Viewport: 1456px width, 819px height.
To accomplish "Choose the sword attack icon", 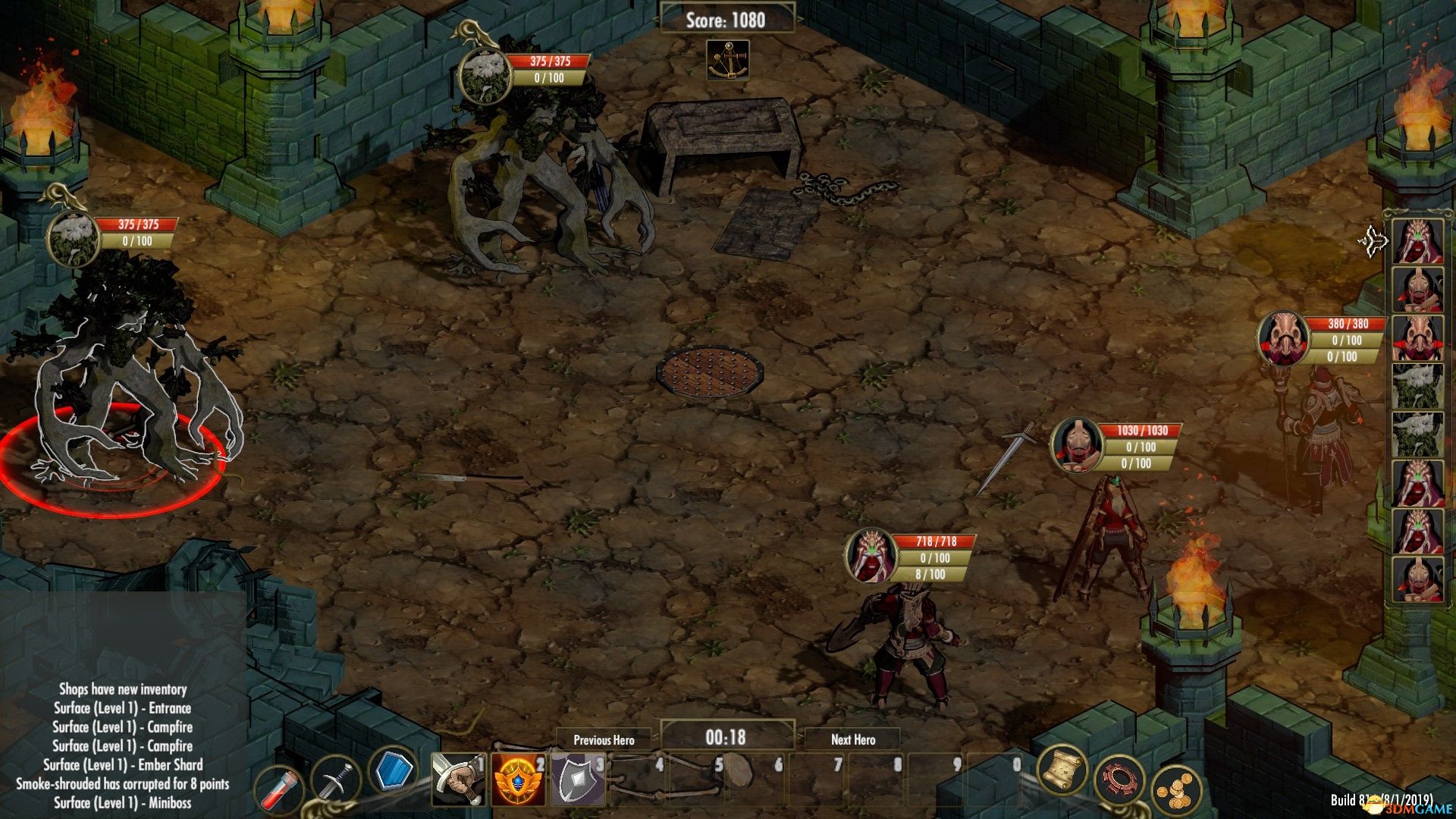I will point(337,781).
